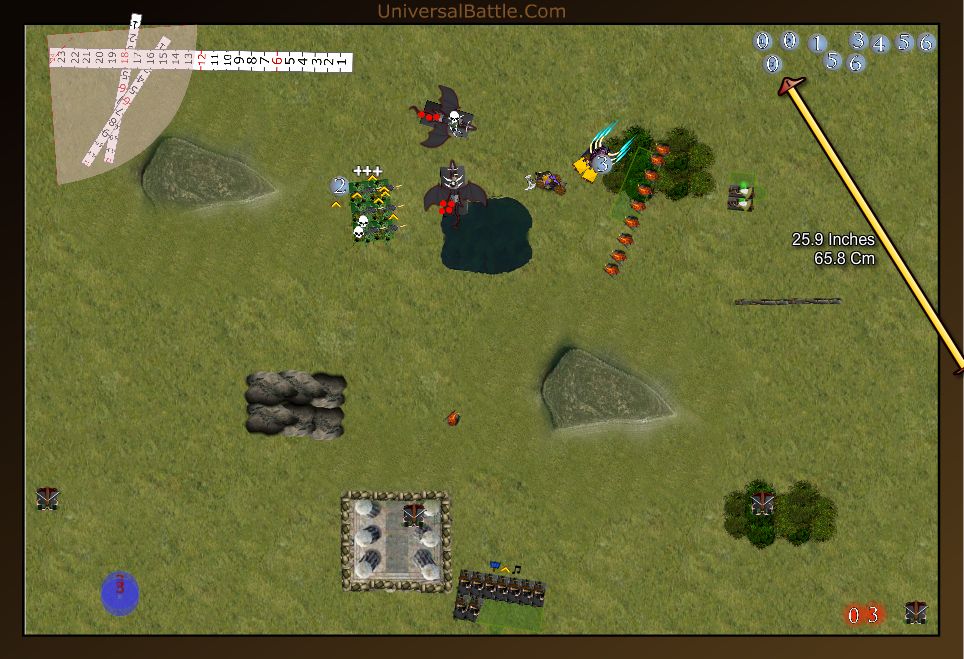Click the 2 counter beside the green regiment

point(340,185)
